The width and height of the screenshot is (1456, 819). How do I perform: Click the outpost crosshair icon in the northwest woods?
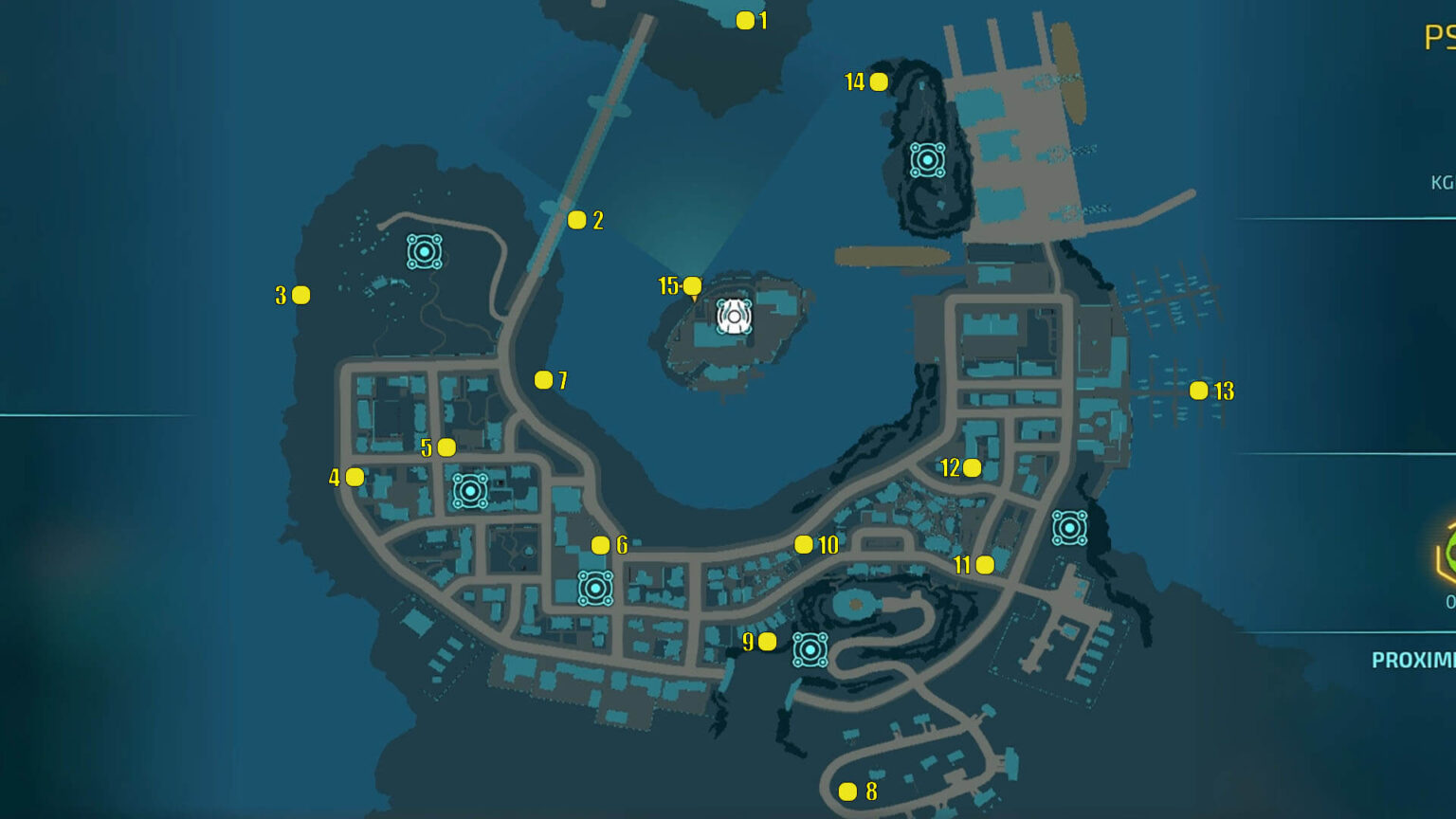click(426, 250)
